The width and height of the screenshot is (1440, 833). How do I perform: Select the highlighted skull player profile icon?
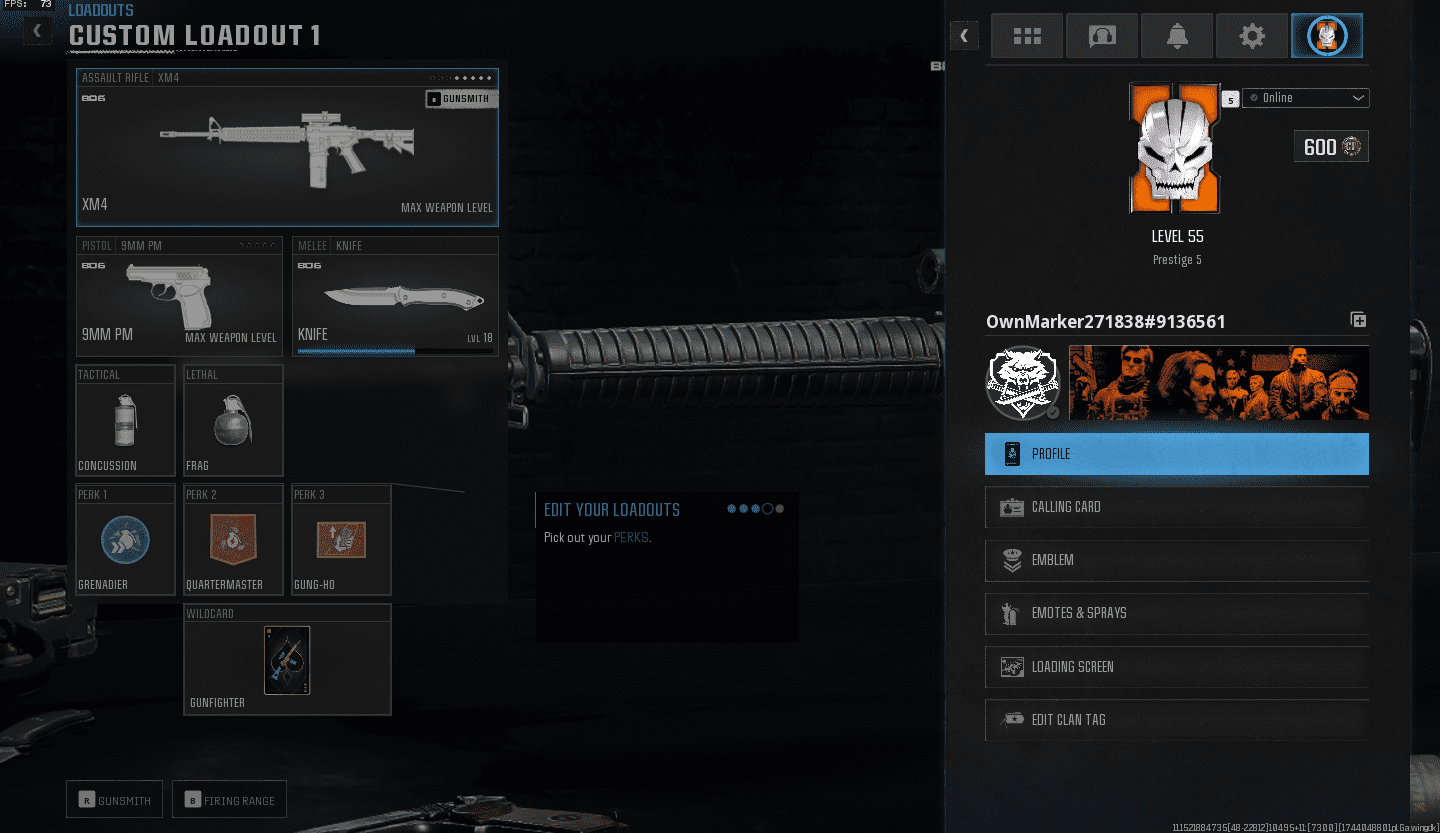click(x=1326, y=35)
